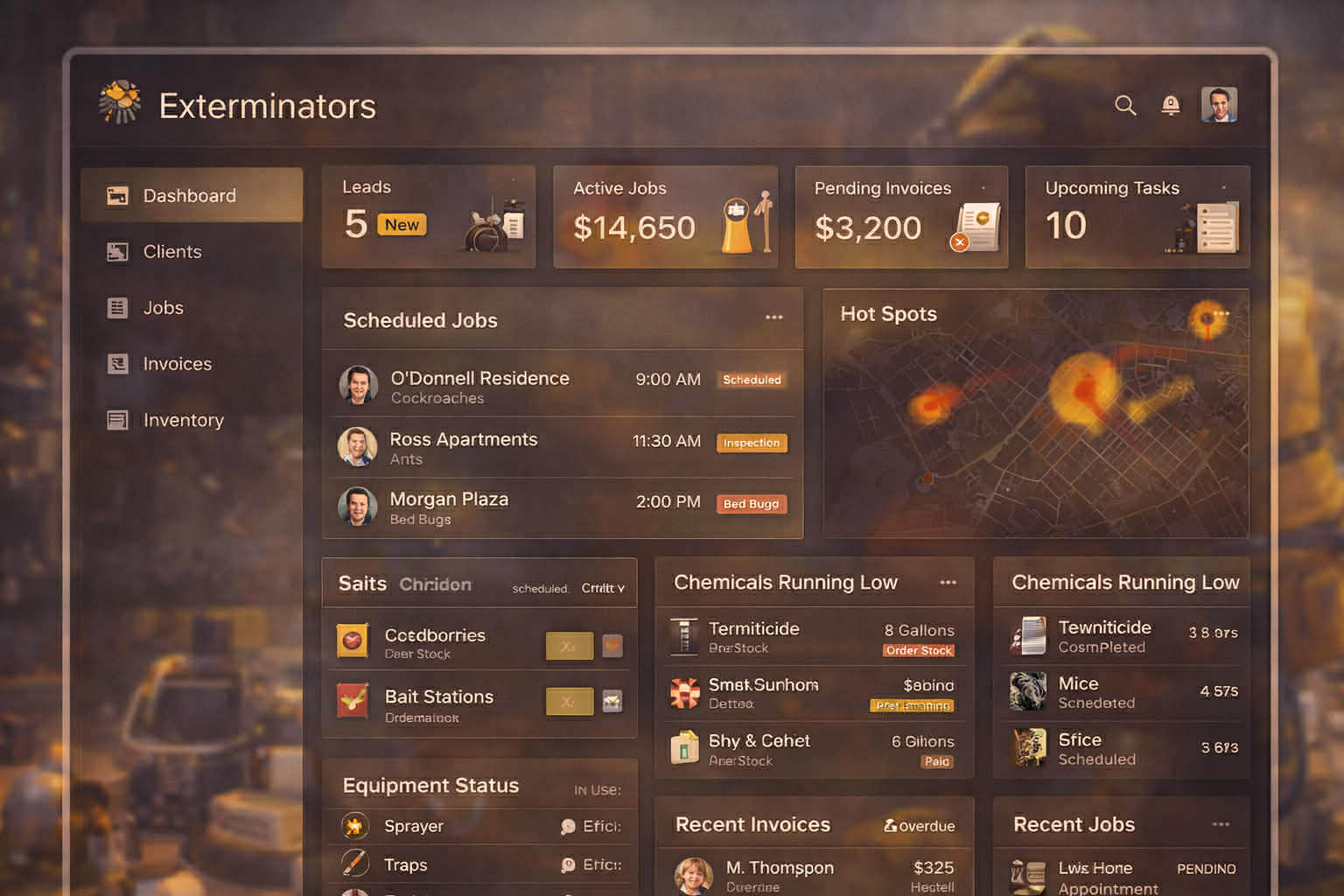Open the search magnifier icon

pos(1125,106)
